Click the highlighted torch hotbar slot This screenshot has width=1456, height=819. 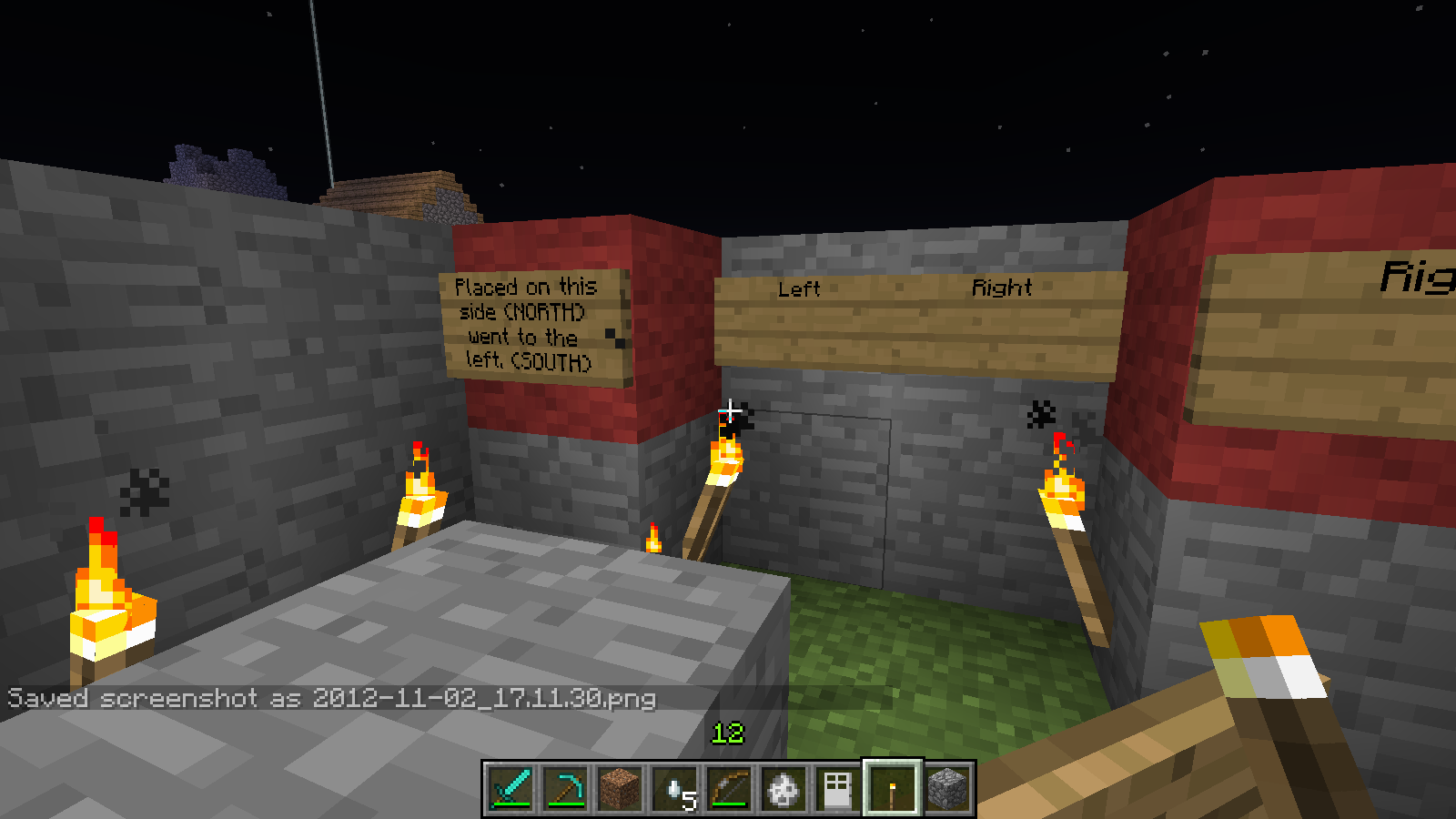click(x=893, y=788)
